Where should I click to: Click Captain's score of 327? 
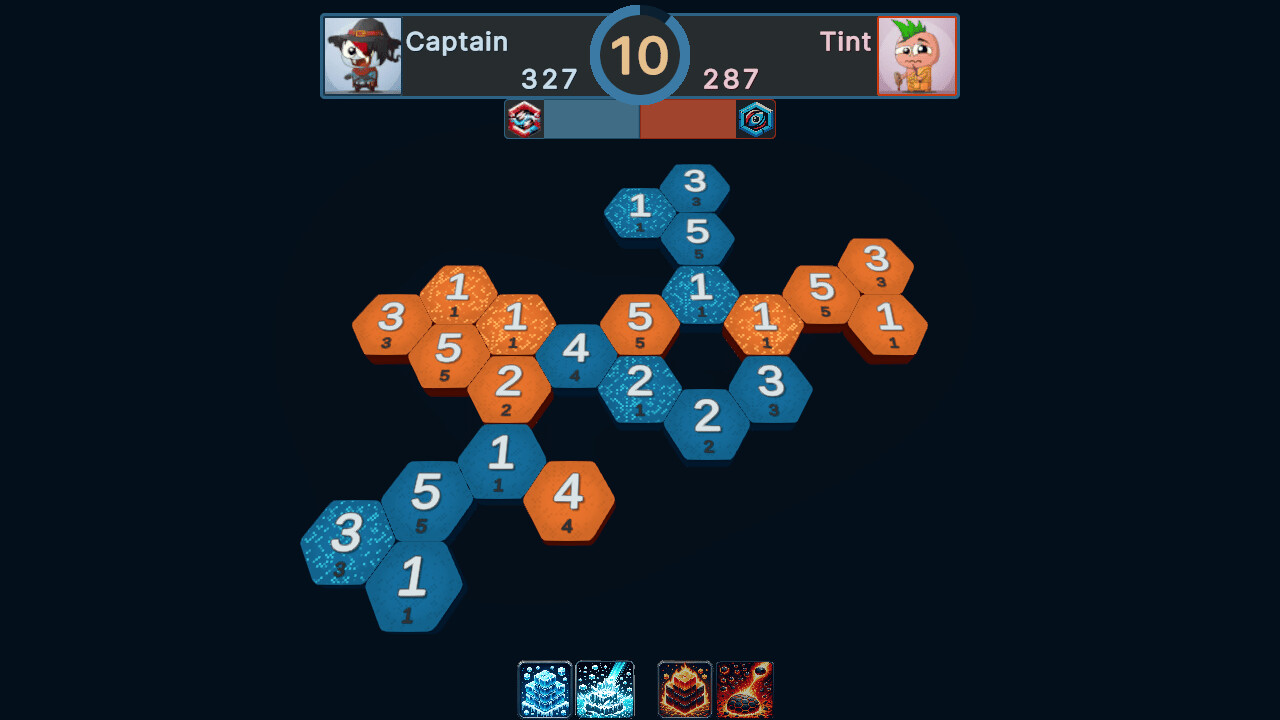551,80
